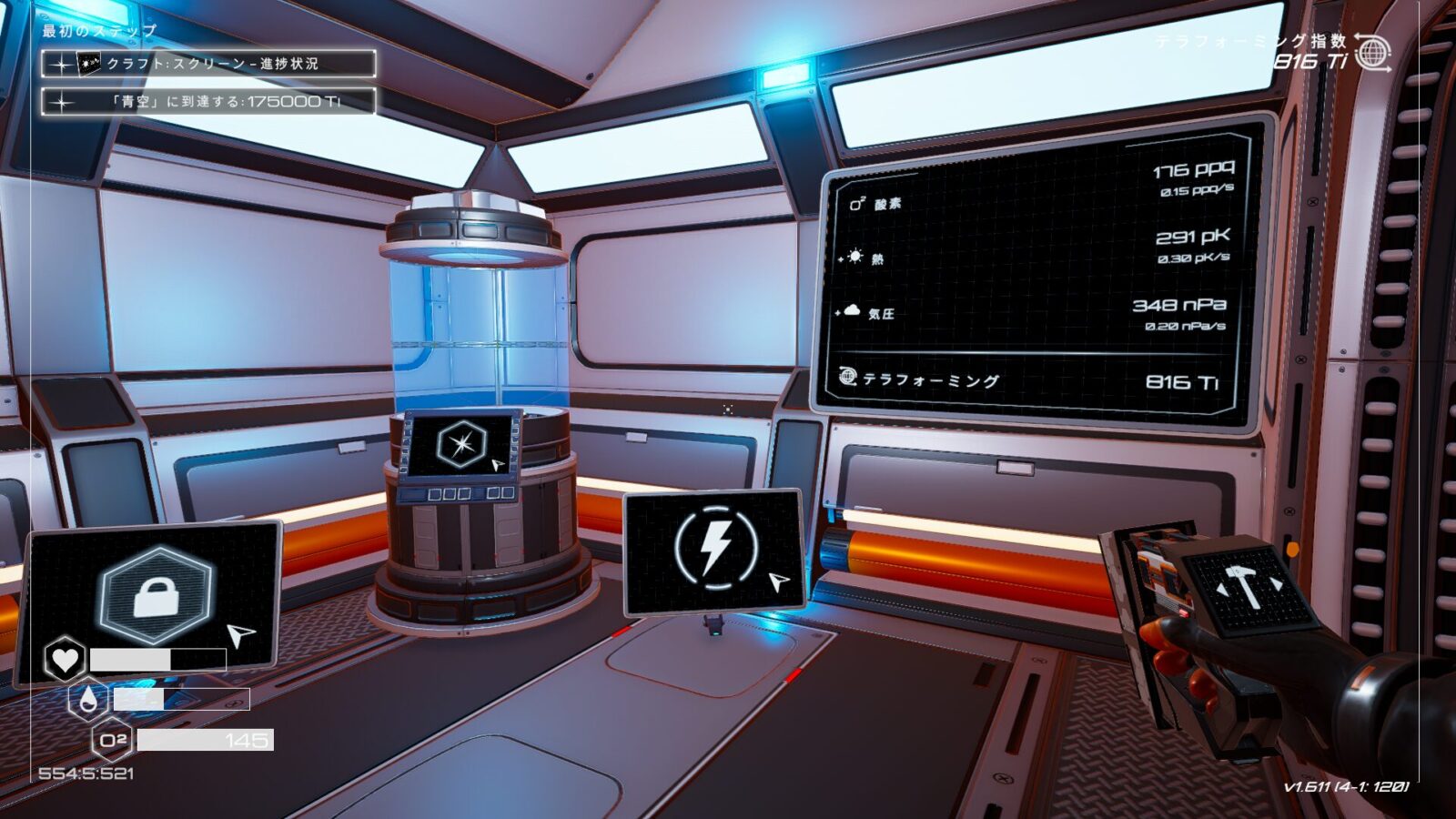Select the cloud icon beside 気圧
1456x819 pixels.
pyautogui.click(x=852, y=309)
